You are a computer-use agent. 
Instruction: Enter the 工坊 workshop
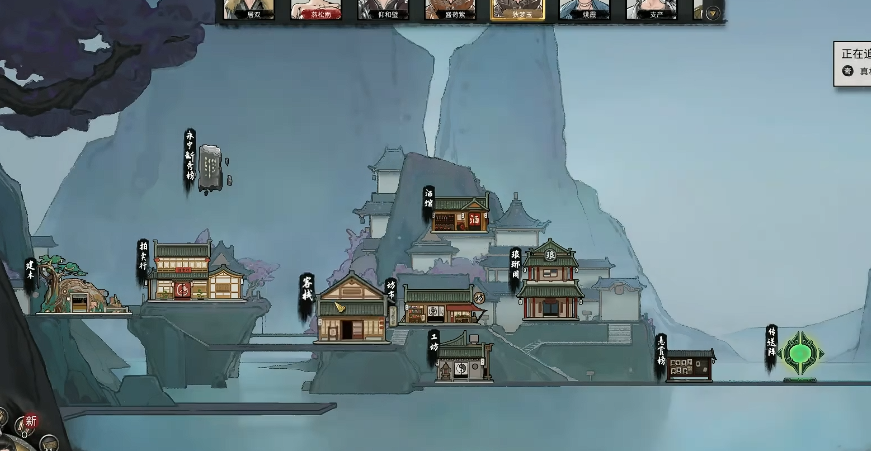pos(465,358)
